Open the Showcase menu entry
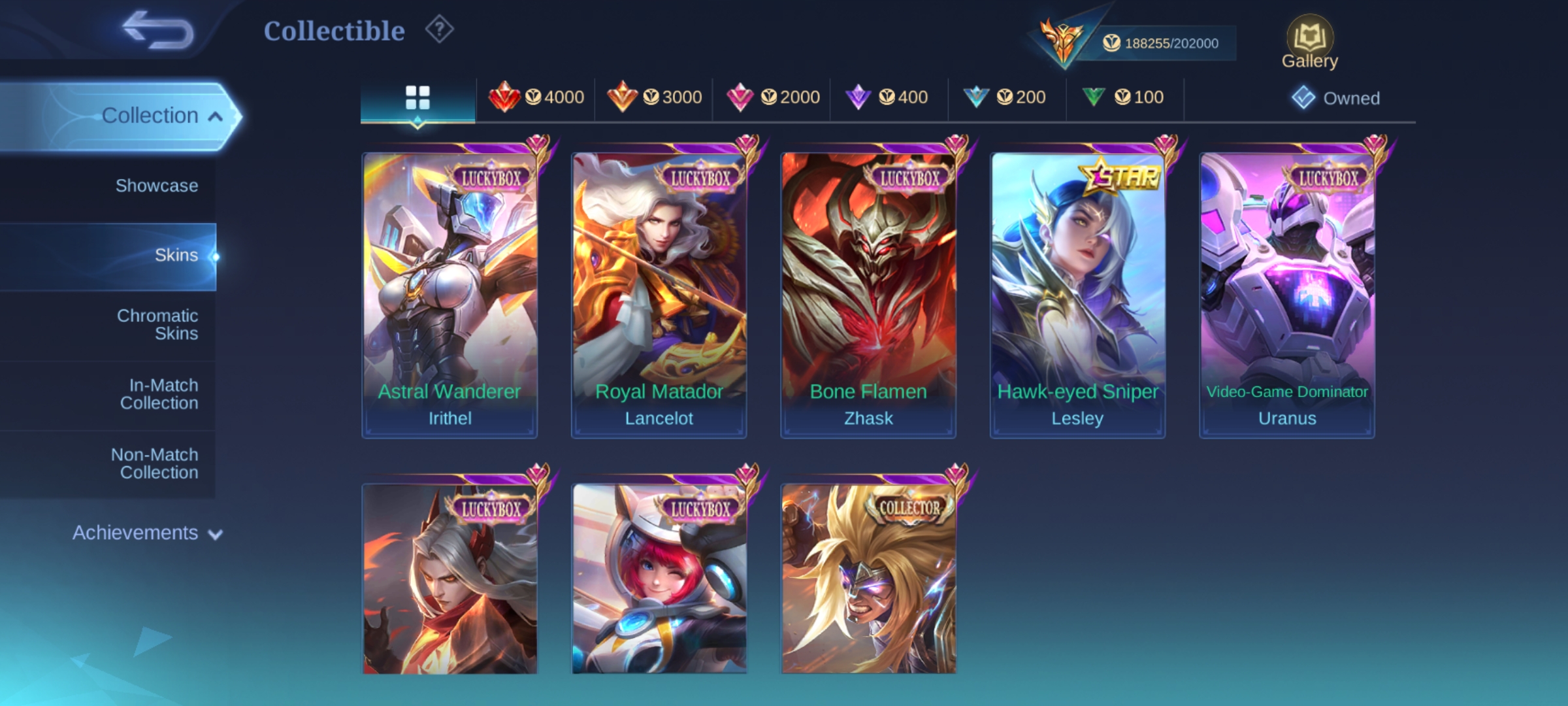This screenshot has height=706, width=1568. 156,186
